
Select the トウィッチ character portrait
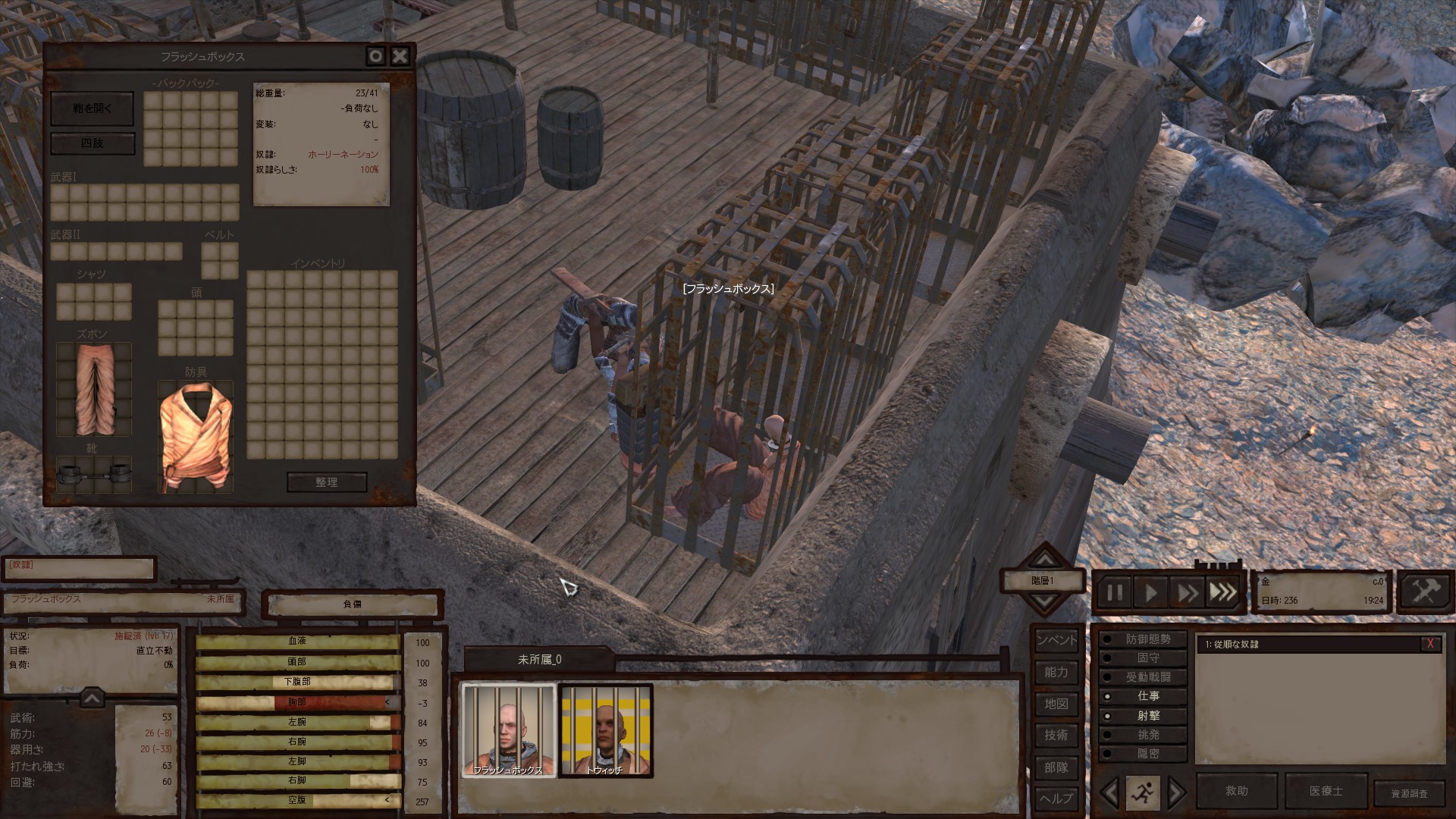click(x=605, y=731)
